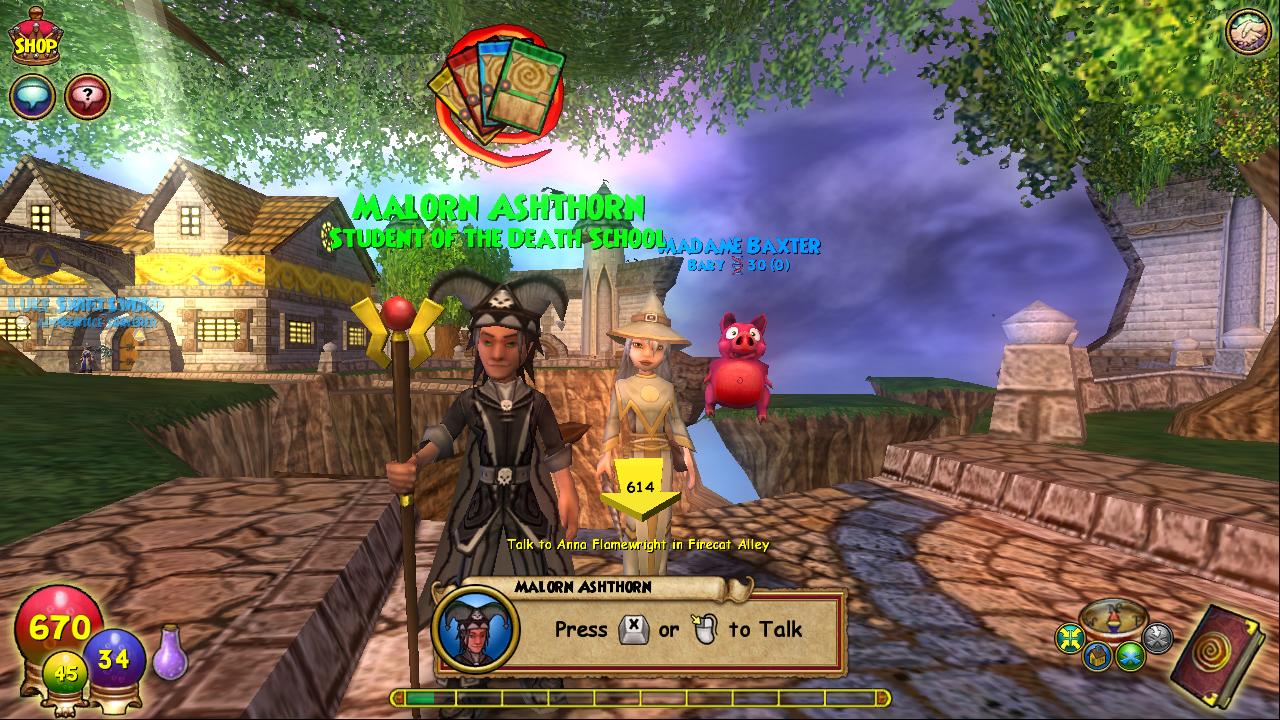
Task: Click the mouse icon to talk to Malorn
Action: pyautogui.click(x=704, y=629)
